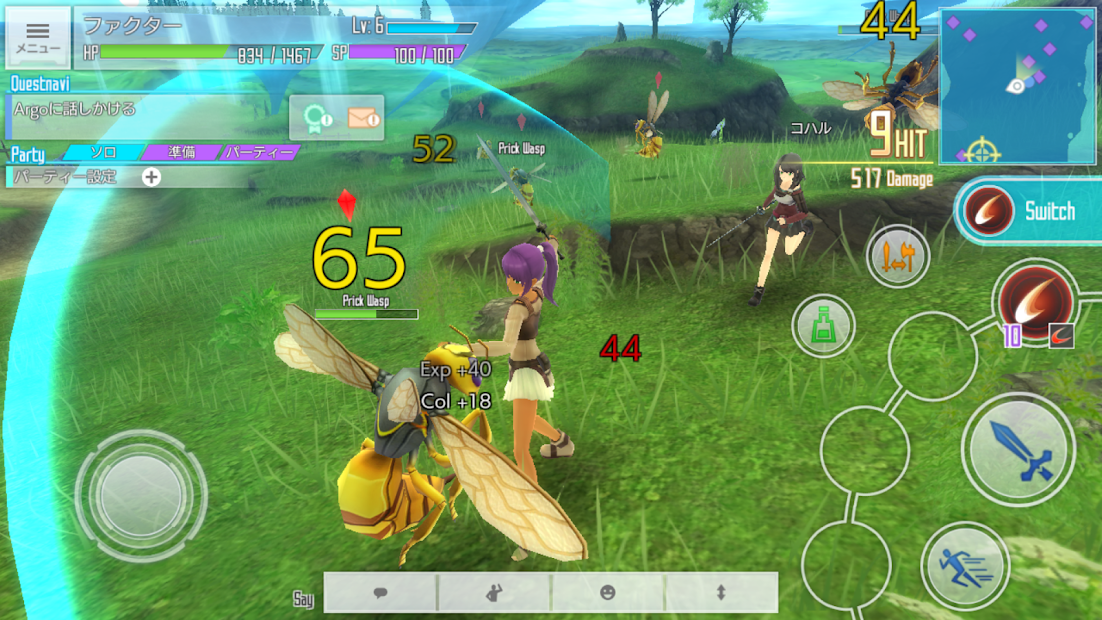Activate the dash running-figure button

click(x=965, y=566)
